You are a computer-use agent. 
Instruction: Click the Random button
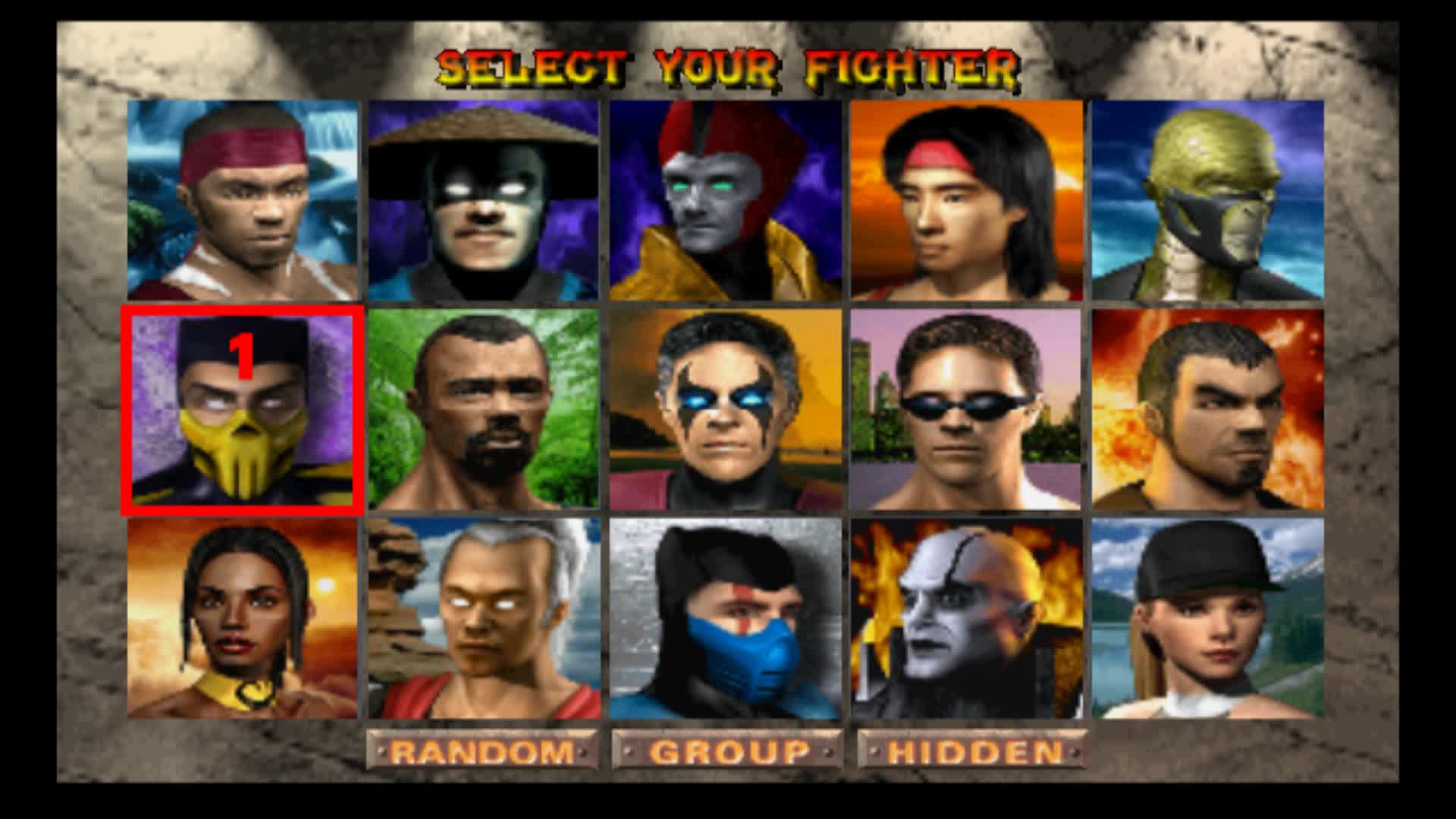click(x=482, y=751)
